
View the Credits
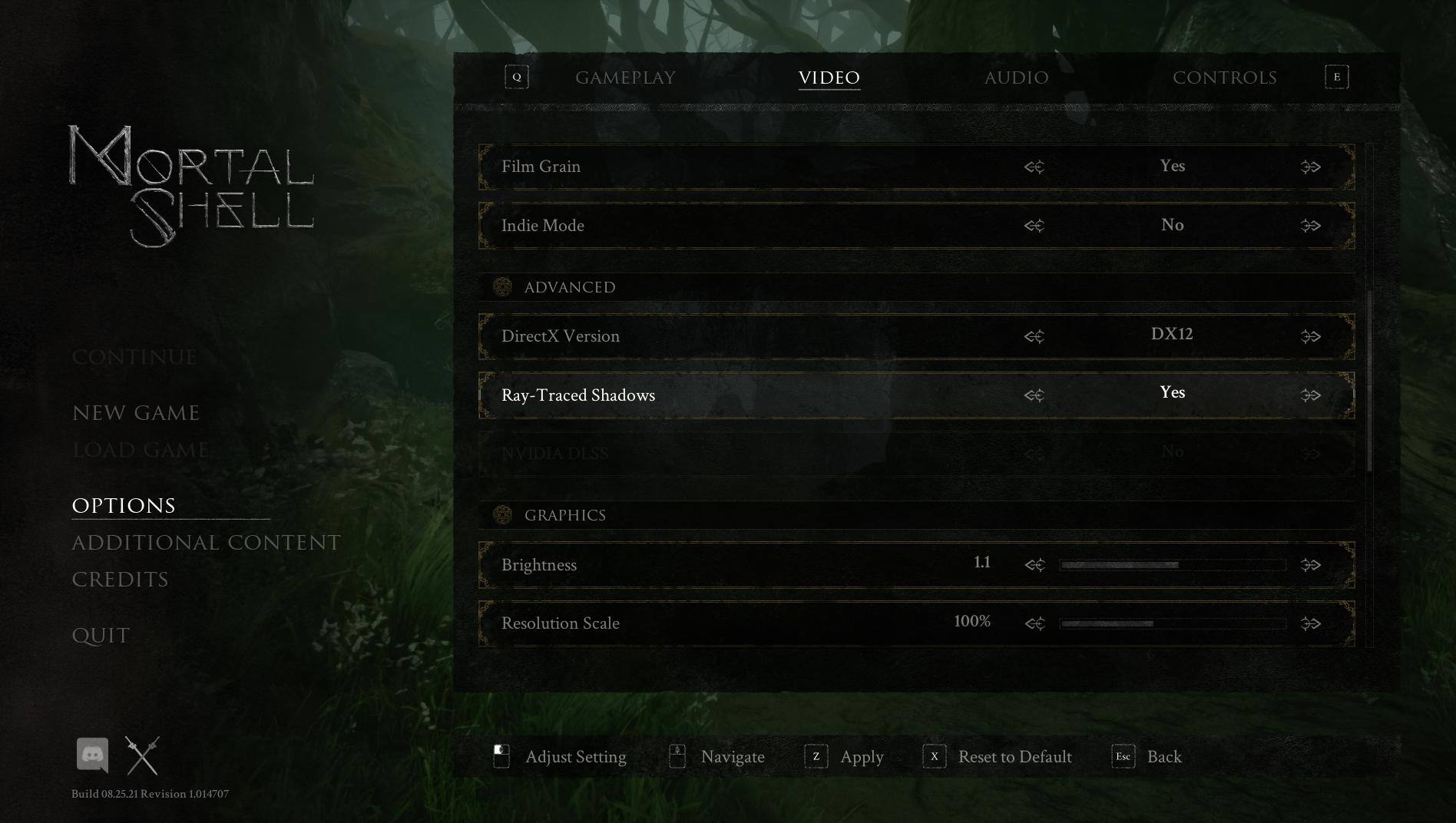(x=120, y=580)
